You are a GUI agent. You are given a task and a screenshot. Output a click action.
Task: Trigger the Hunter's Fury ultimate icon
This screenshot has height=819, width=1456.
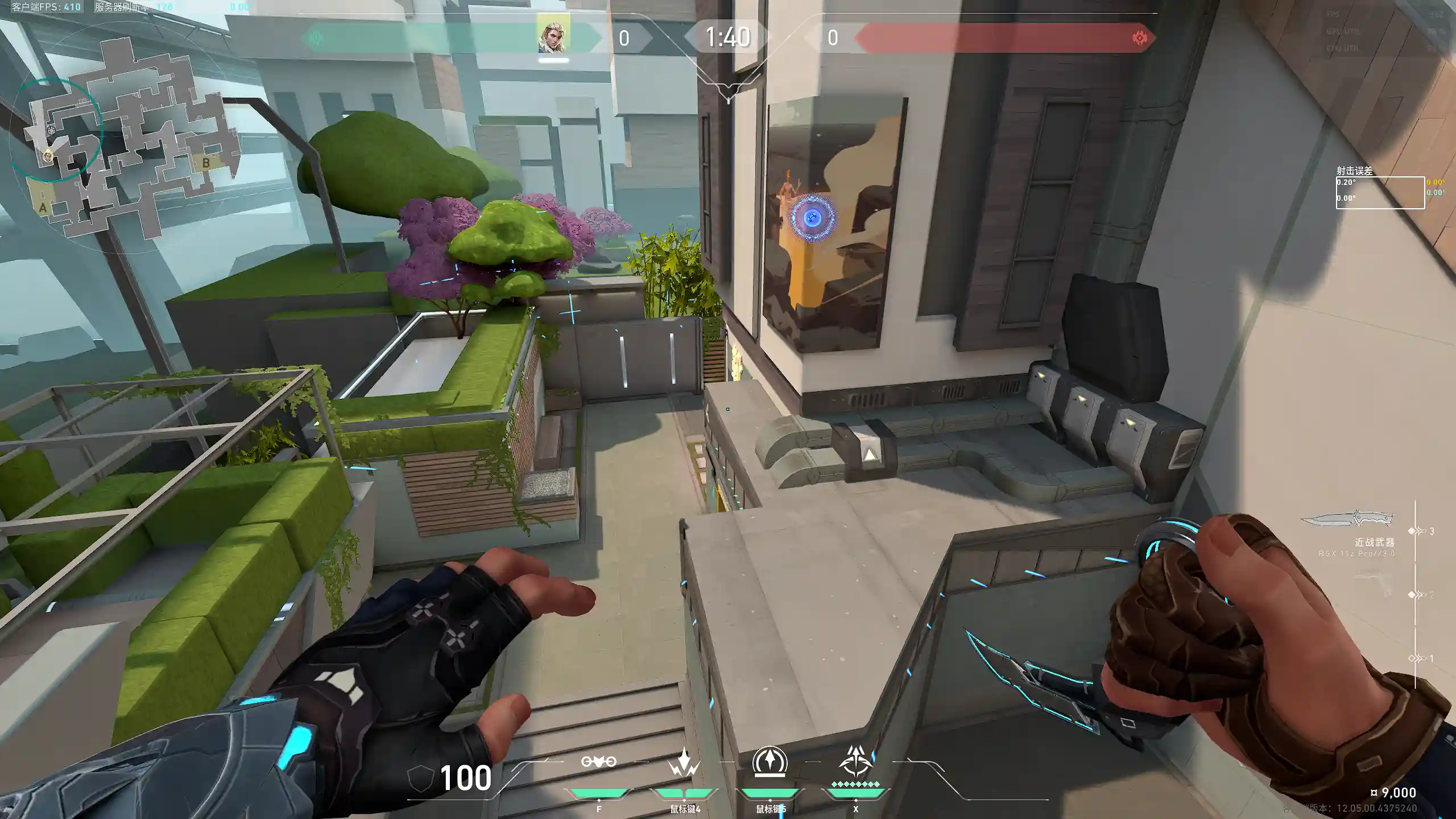click(x=855, y=762)
